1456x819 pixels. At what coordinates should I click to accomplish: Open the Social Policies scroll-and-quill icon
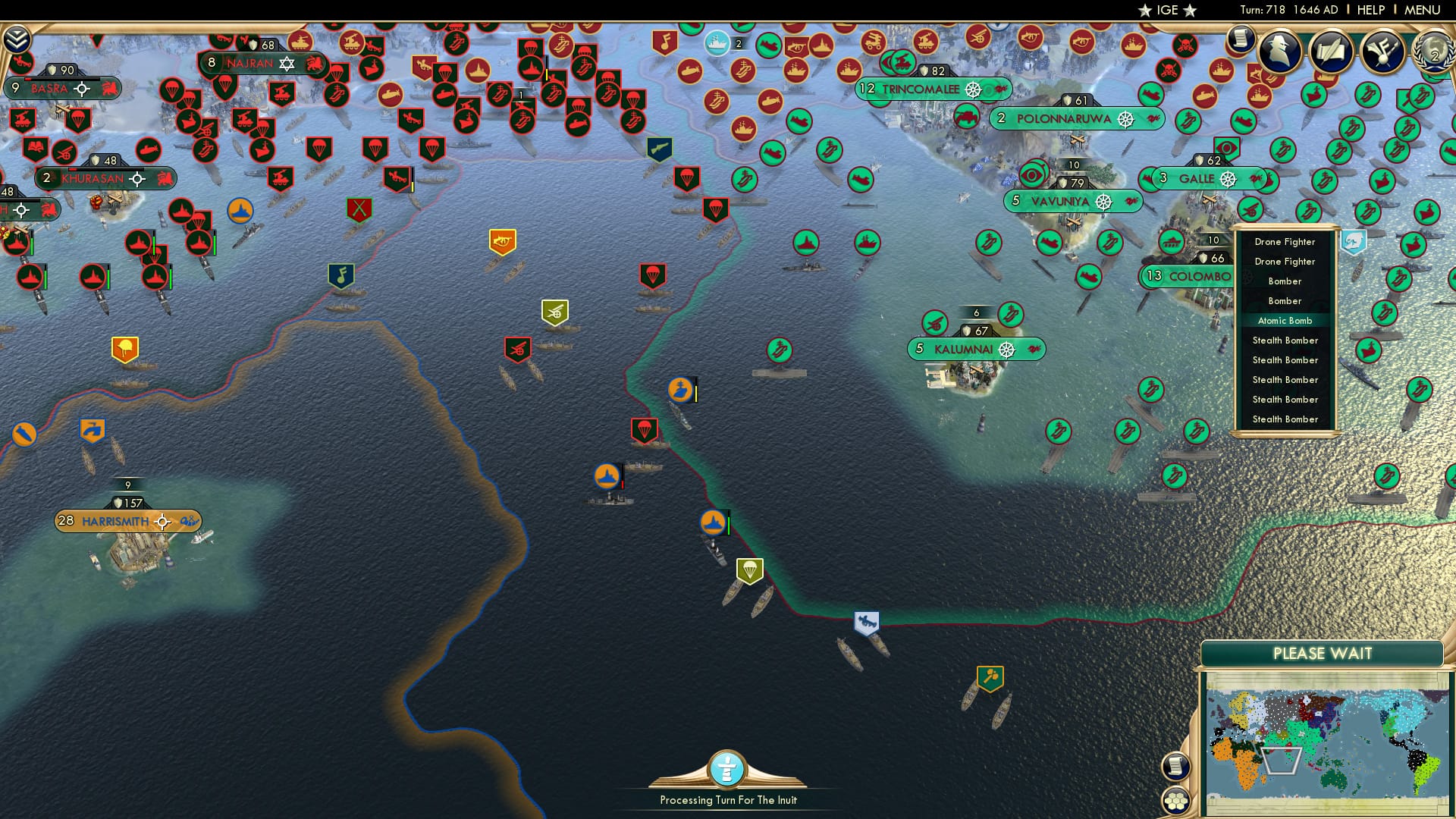[x=1331, y=52]
